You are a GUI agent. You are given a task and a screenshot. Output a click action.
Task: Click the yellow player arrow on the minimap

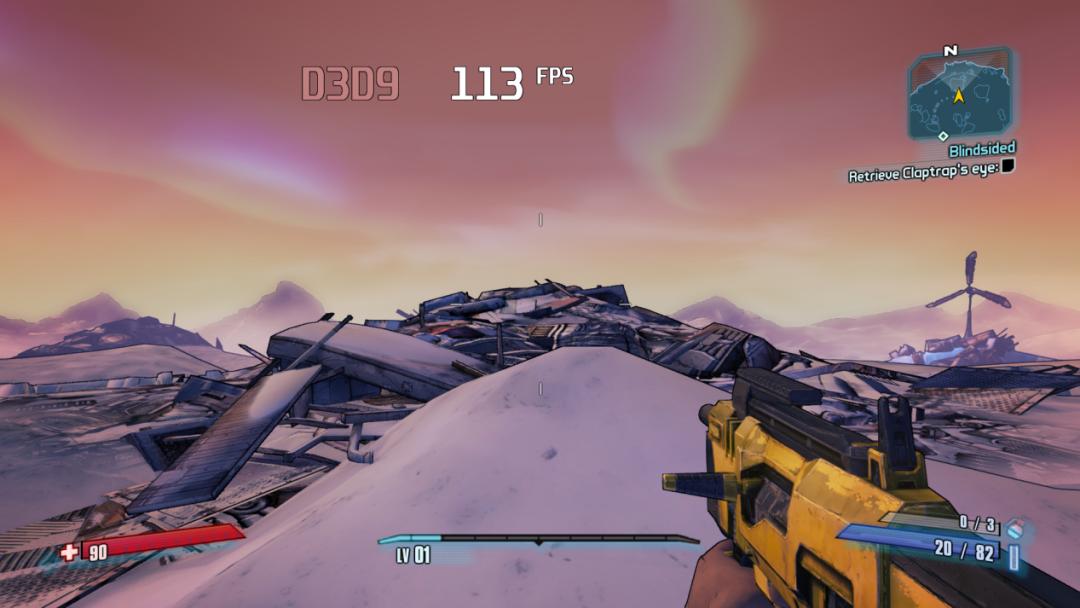pos(958,96)
